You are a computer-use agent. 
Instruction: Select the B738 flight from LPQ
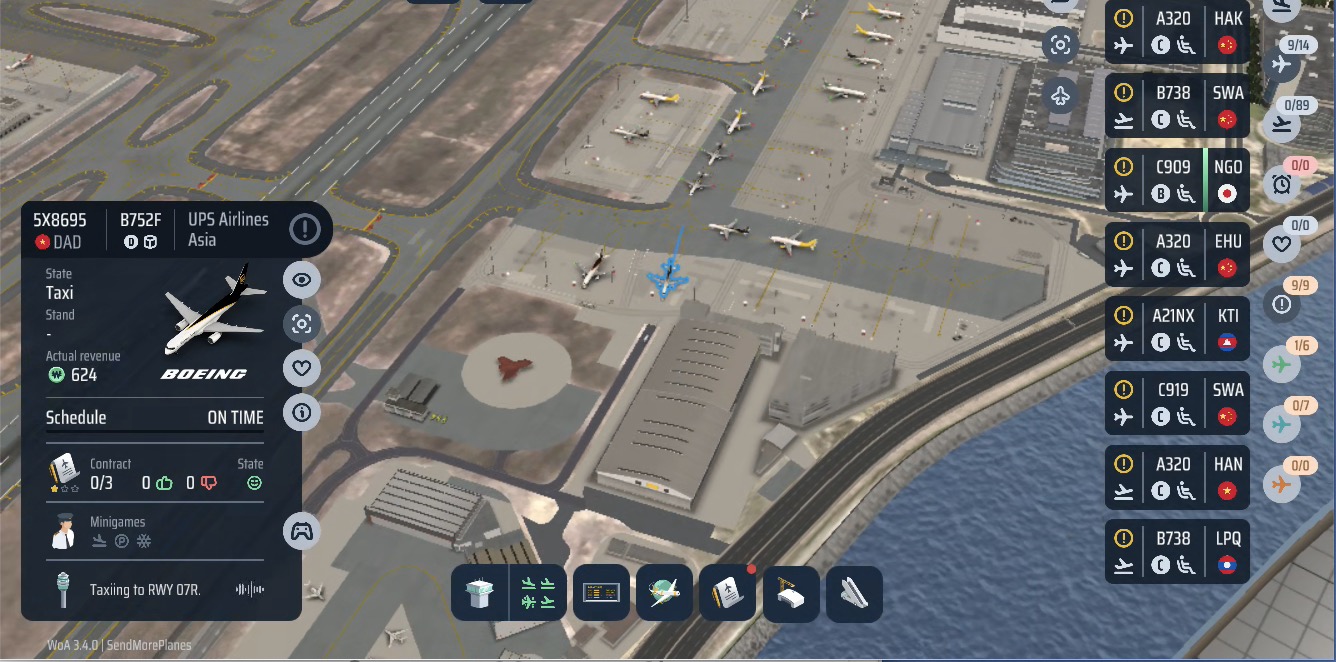tap(1177, 551)
